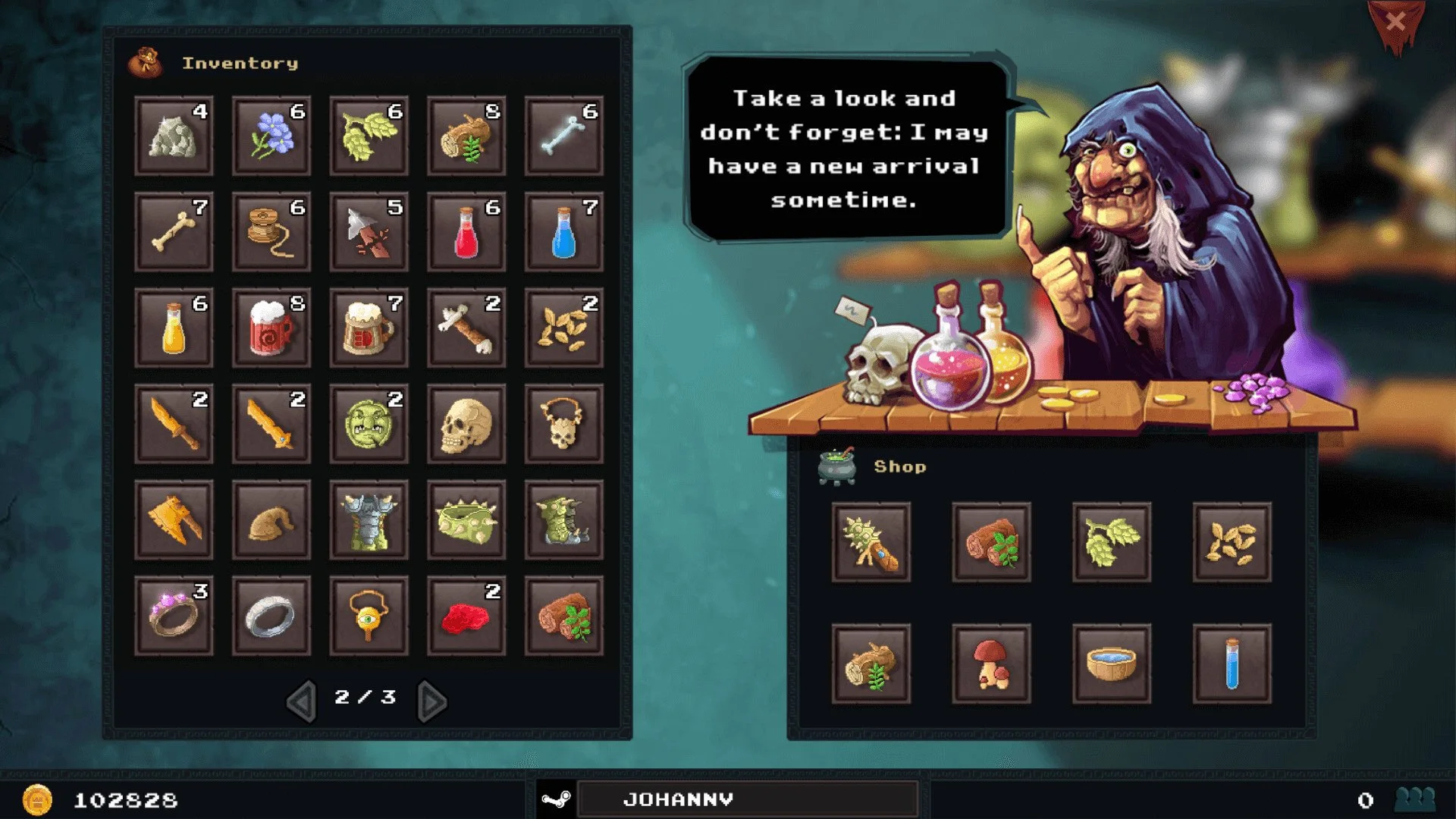Select the blue mana potion in inventory
Viewport: 1456px width, 819px height.
[563, 232]
